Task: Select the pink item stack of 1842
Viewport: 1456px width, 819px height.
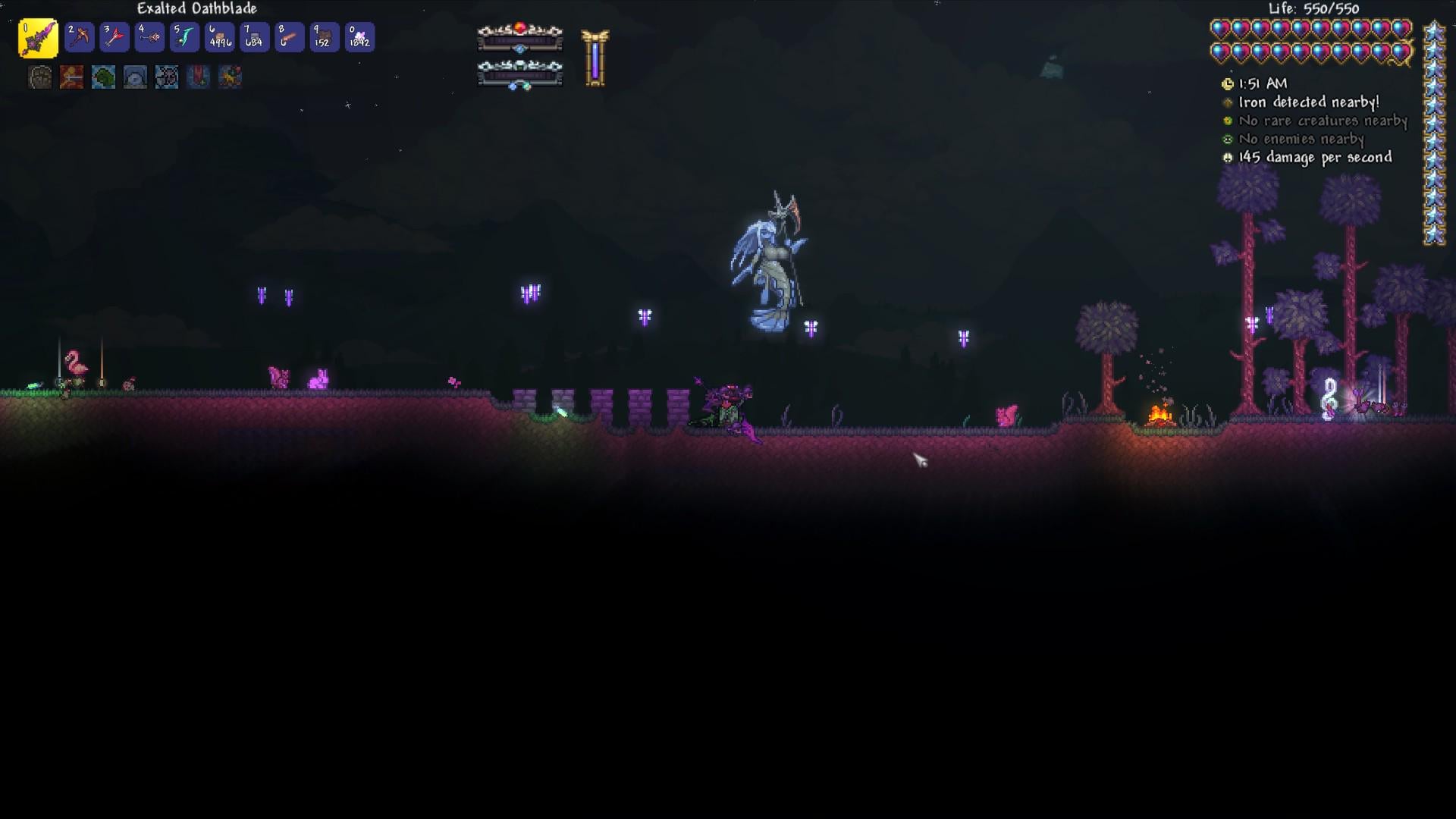Action: point(359,37)
